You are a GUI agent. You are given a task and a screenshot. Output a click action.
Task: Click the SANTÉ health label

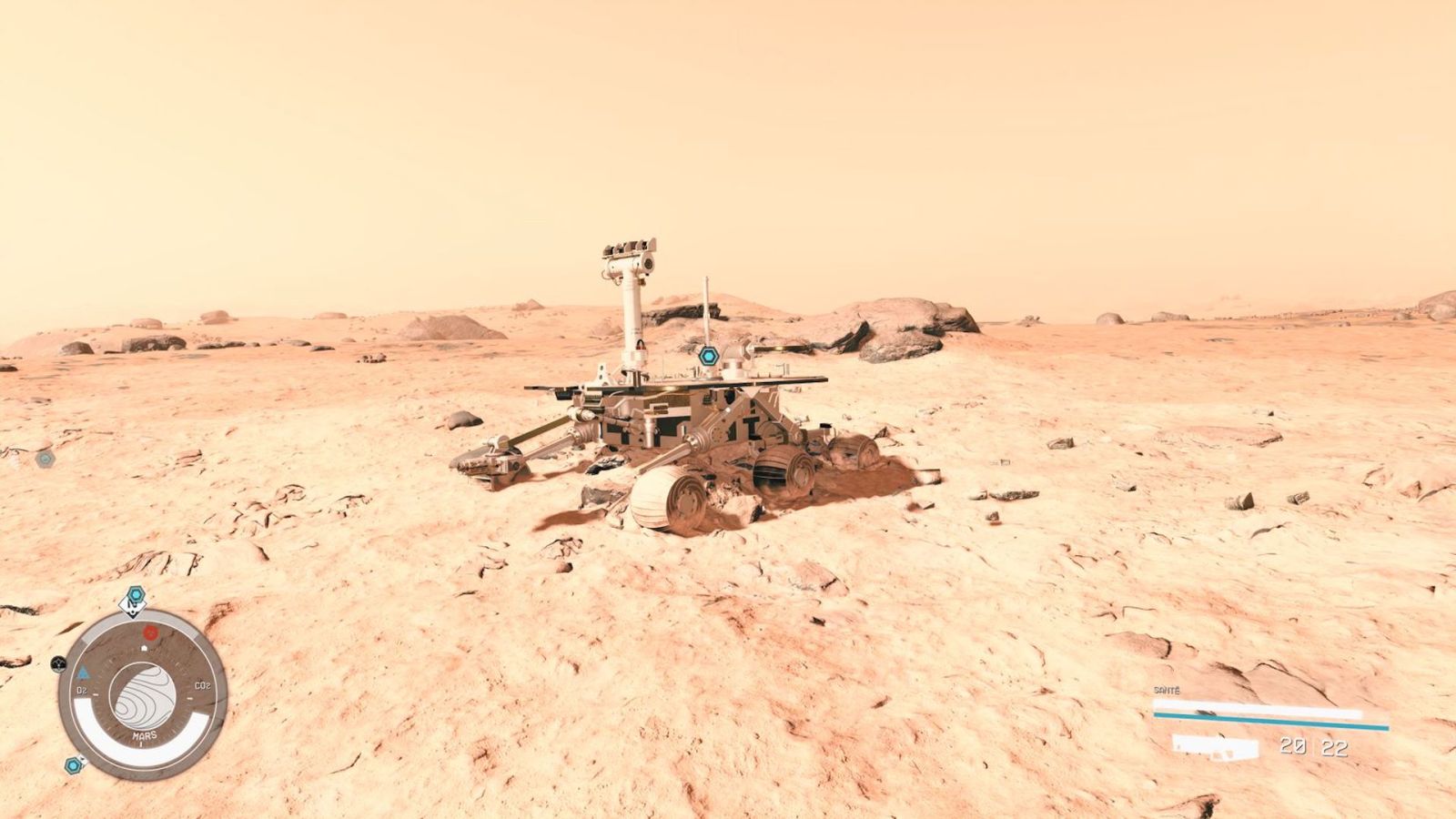(1167, 691)
